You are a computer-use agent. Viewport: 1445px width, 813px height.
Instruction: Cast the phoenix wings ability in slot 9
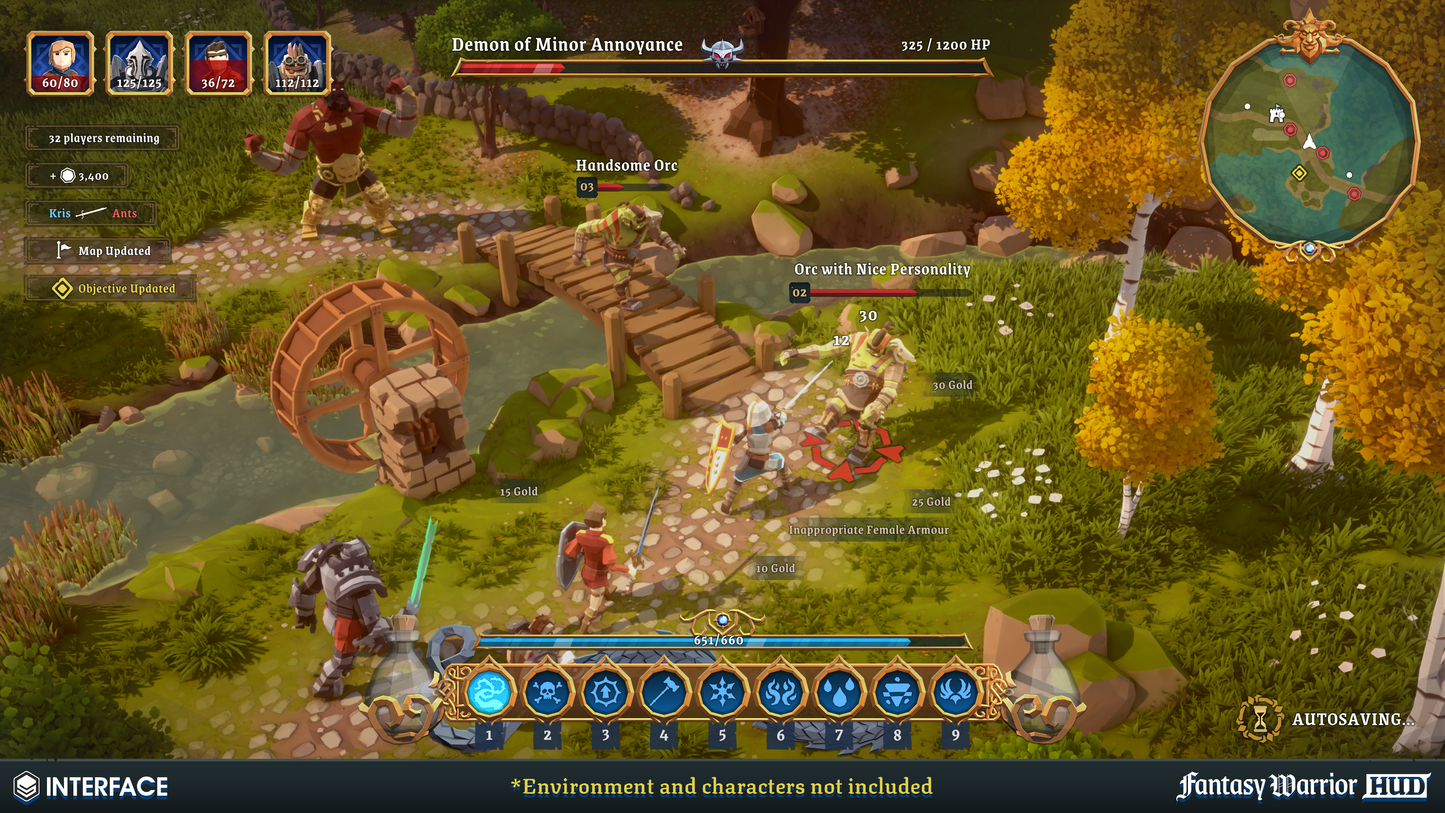[x=955, y=691]
